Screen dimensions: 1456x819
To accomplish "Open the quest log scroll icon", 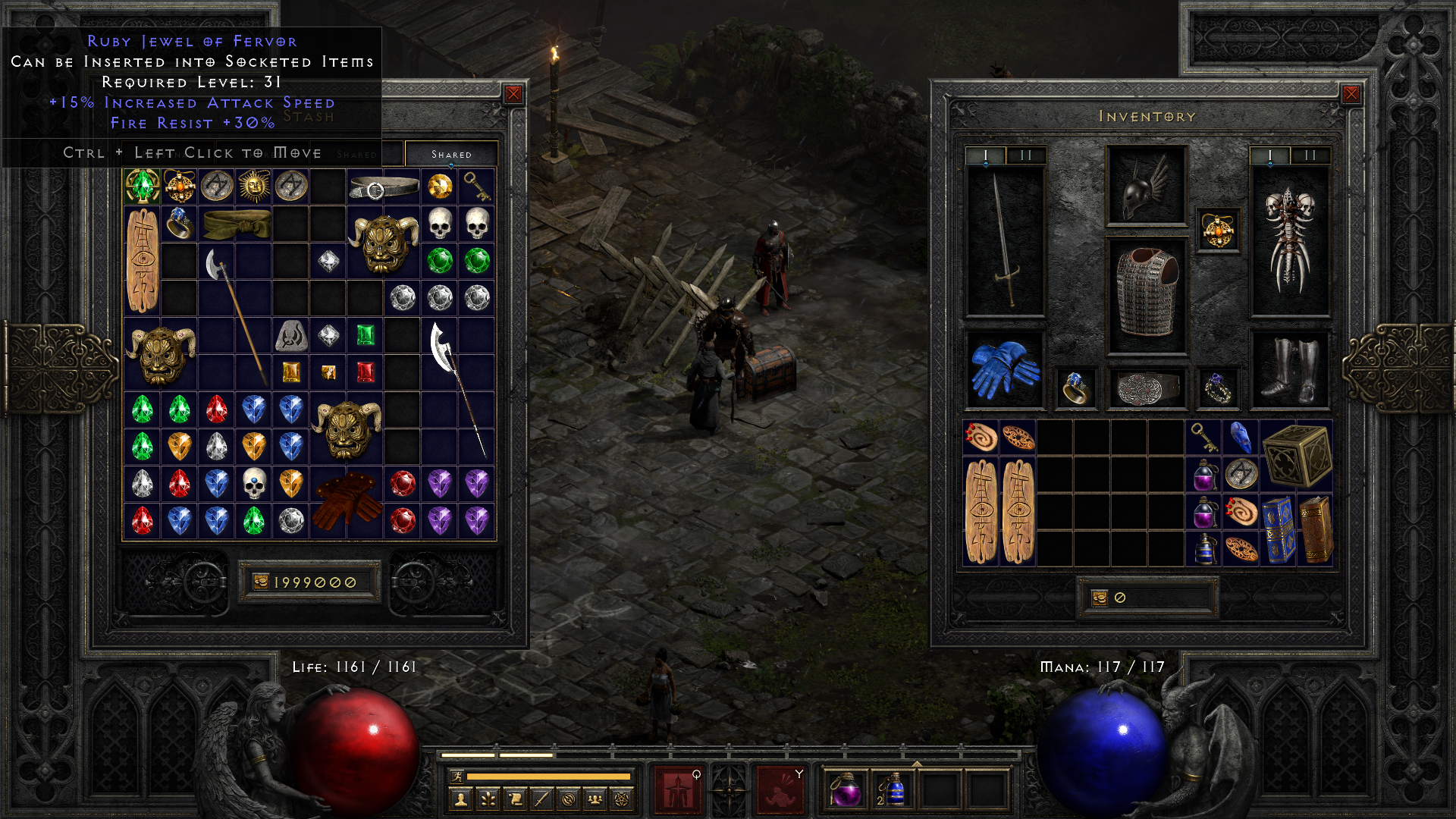I will 515,801.
